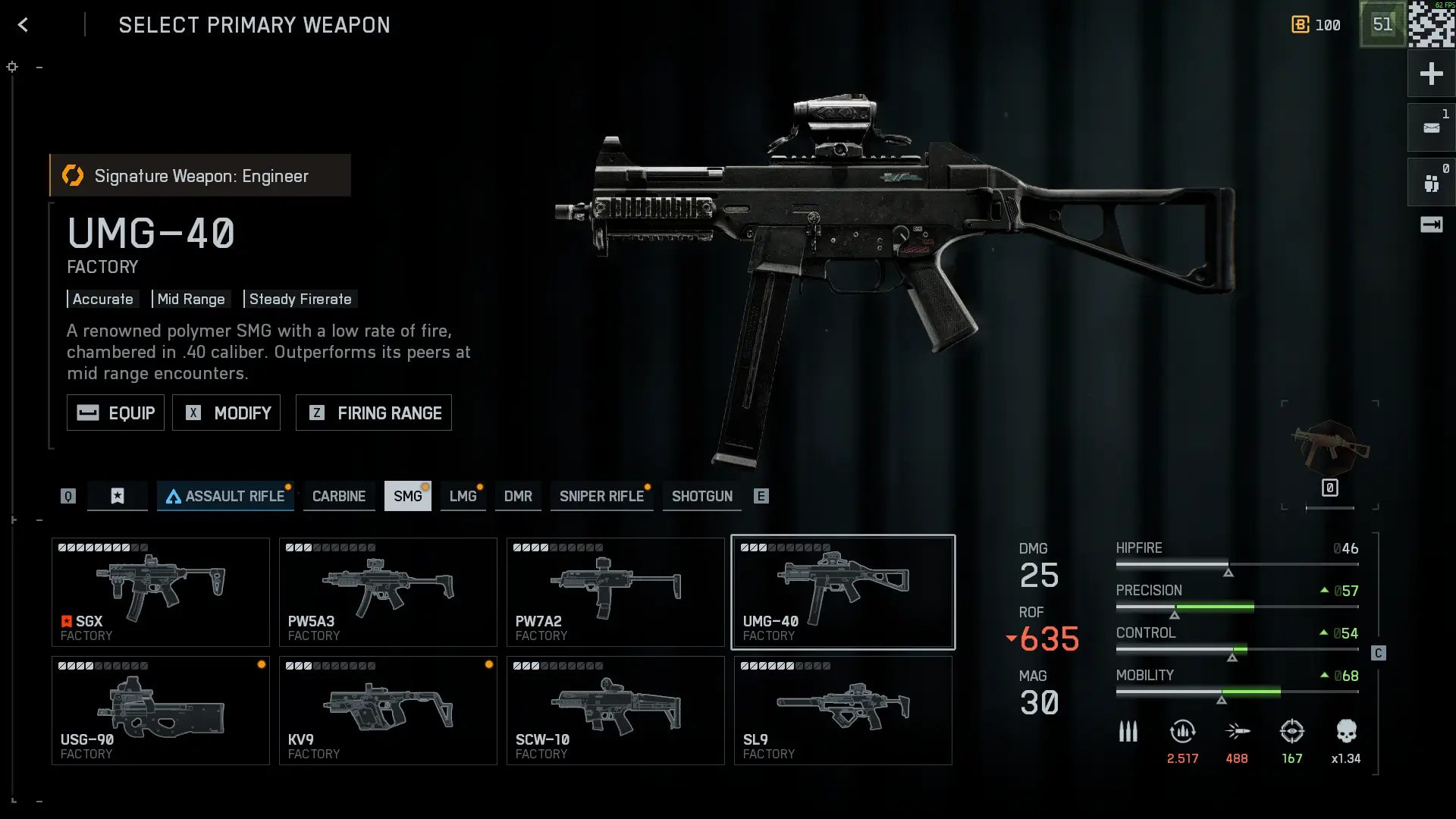
Task: Open the LMG weapon tab
Action: (463, 496)
